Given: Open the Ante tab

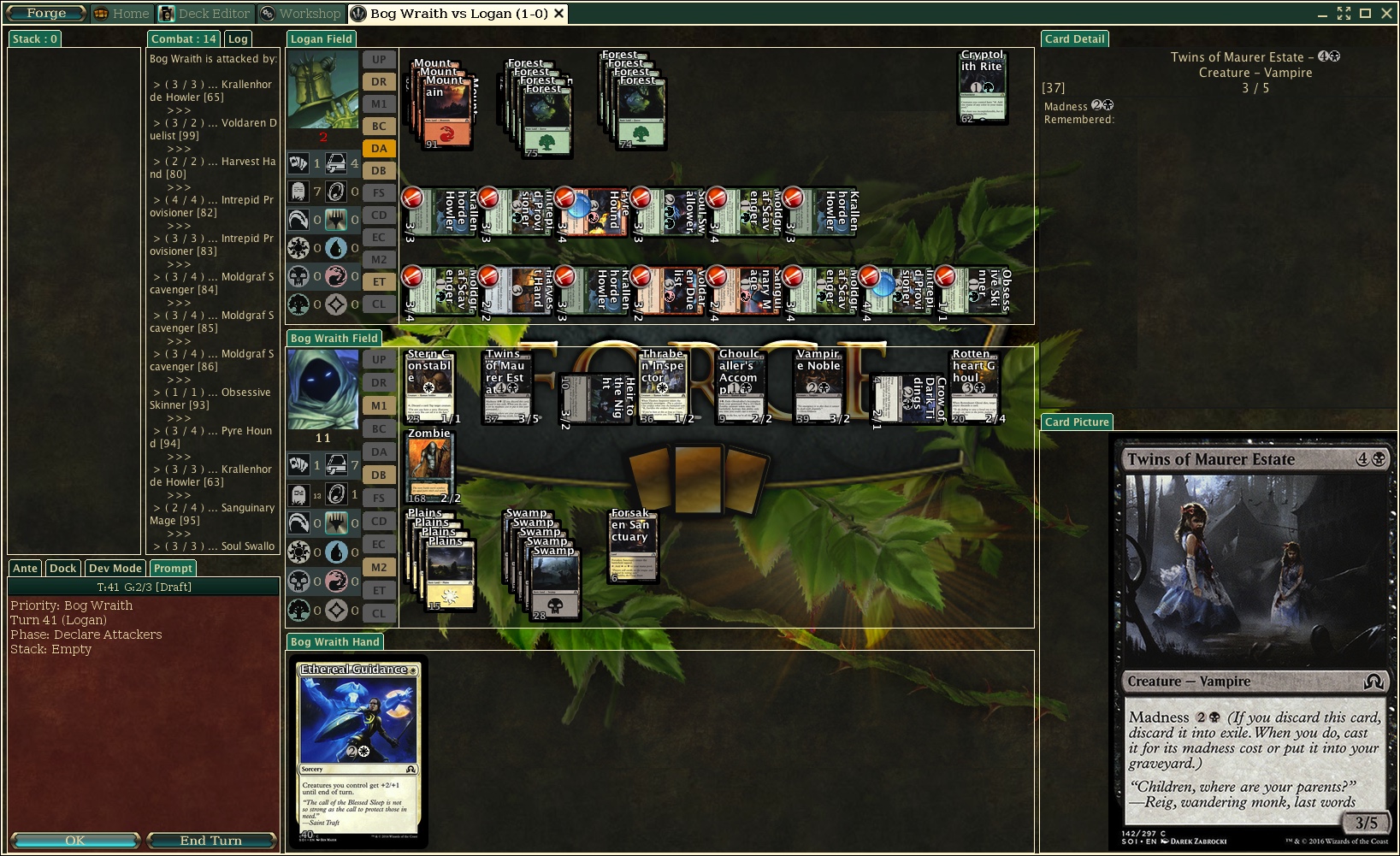Looking at the screenshot, I should point(25,568).
